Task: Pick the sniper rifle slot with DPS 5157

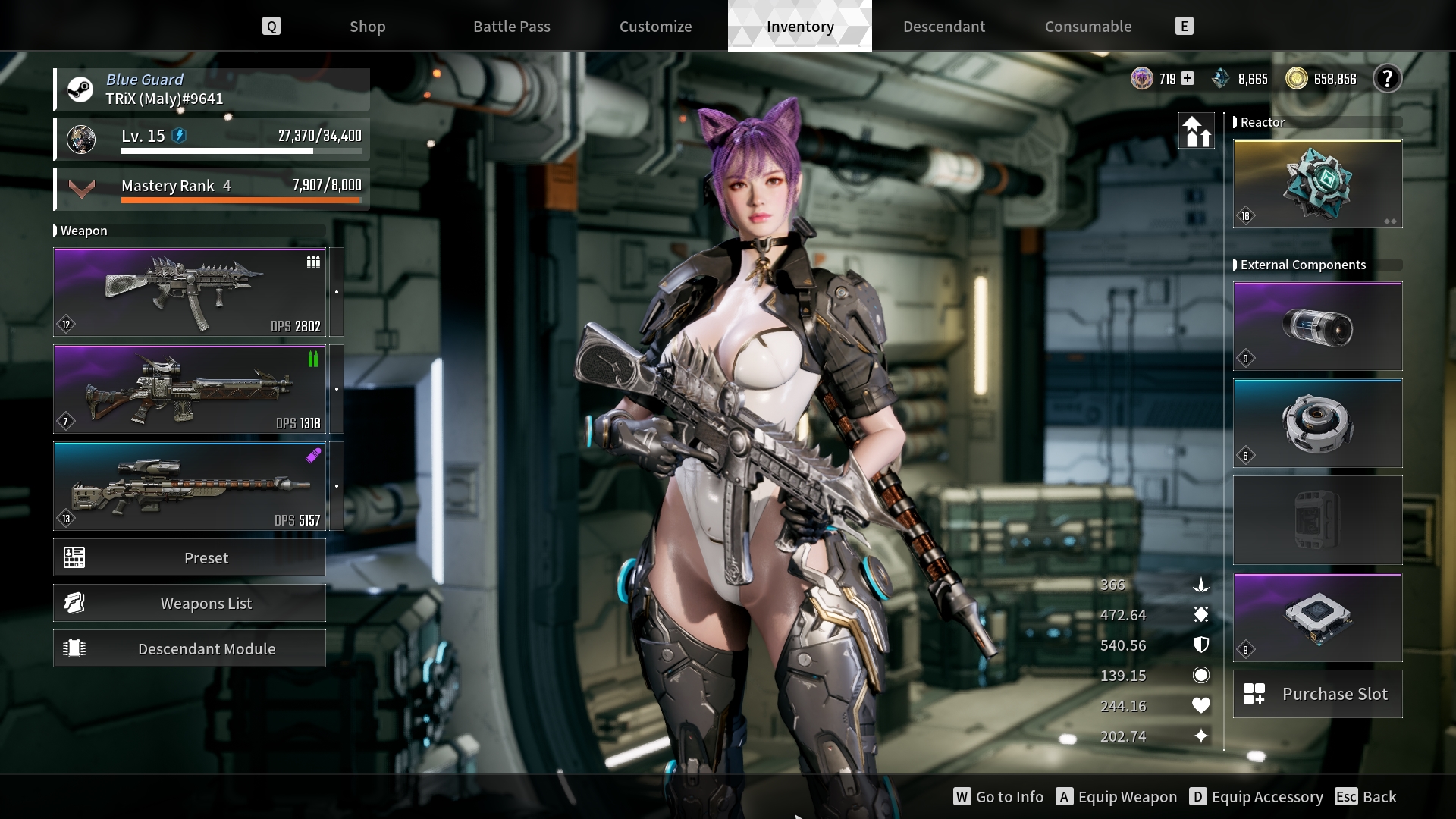Action: (190, 486)
